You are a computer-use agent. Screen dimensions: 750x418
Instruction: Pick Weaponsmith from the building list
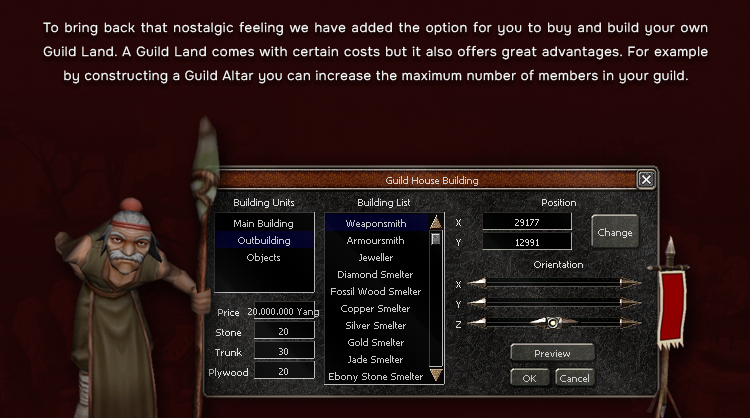click(375, 223)
